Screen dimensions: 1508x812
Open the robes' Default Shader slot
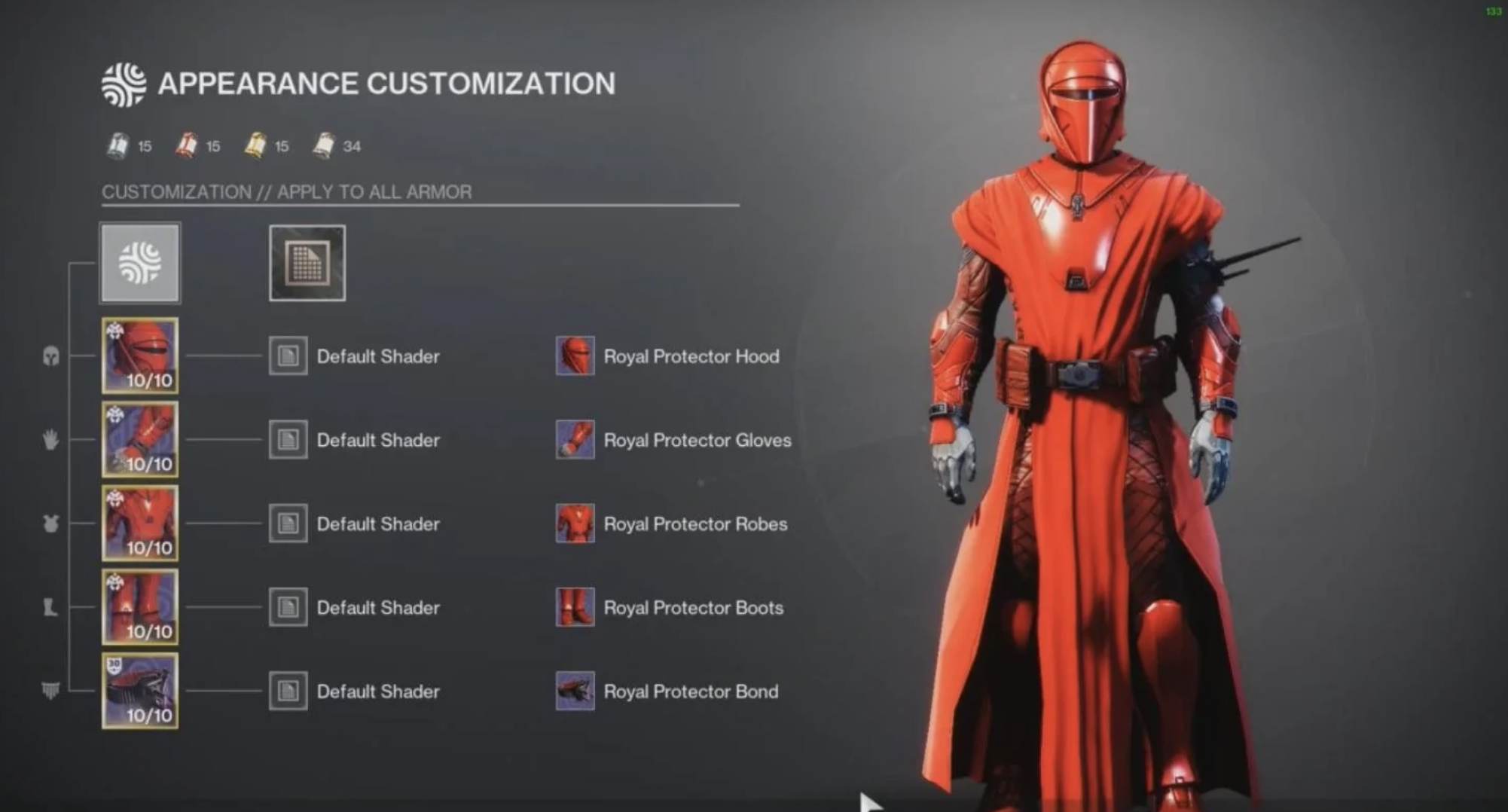coord(287,524)
